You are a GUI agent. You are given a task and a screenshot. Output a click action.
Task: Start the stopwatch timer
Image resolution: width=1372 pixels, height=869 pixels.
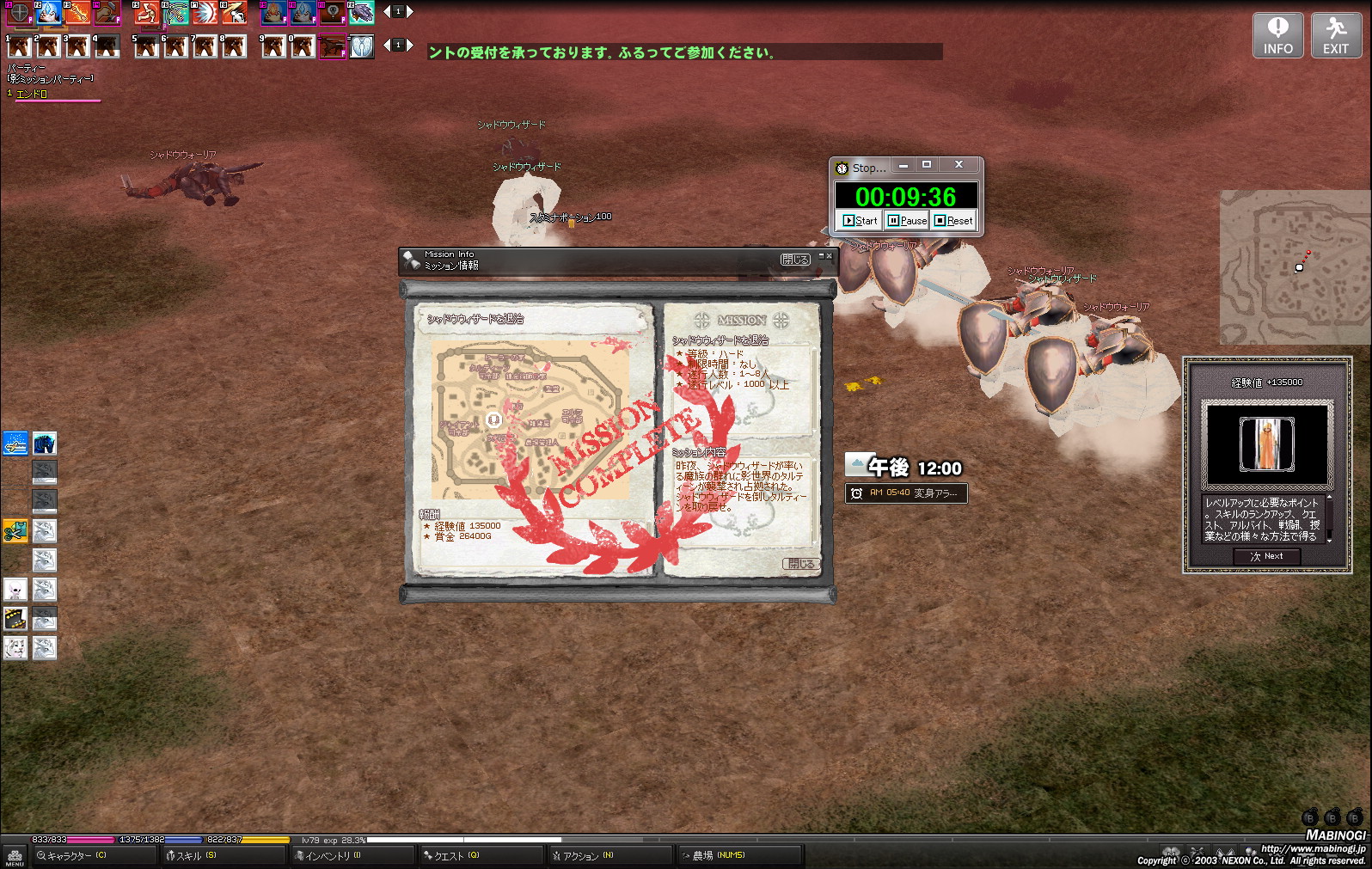(861, 221)
